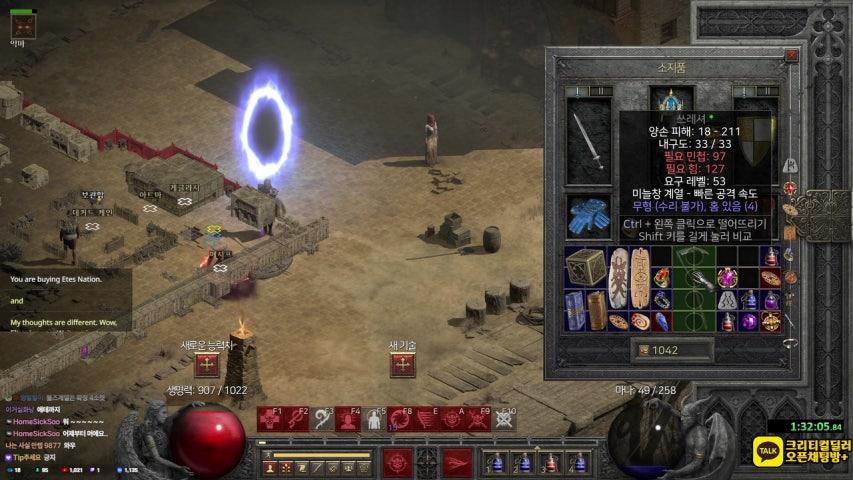Open the new skill point button
The width and height of the screenshot is (853, 480).
click(402, 365)
